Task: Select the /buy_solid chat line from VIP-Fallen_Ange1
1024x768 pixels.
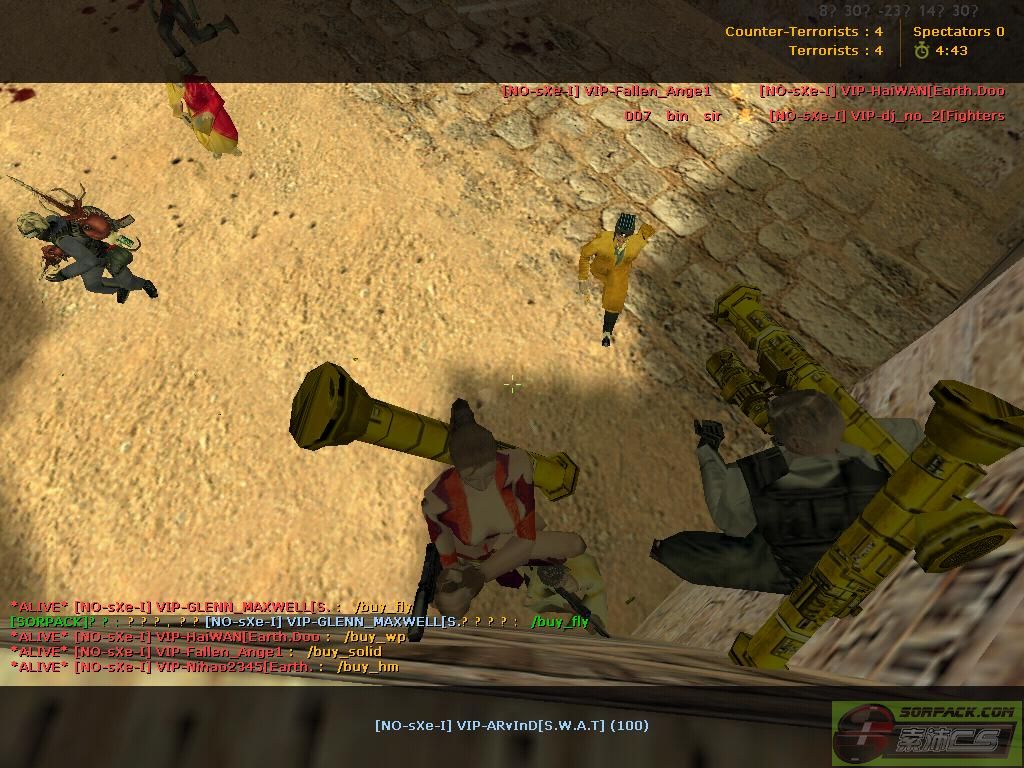Action: 196,652
